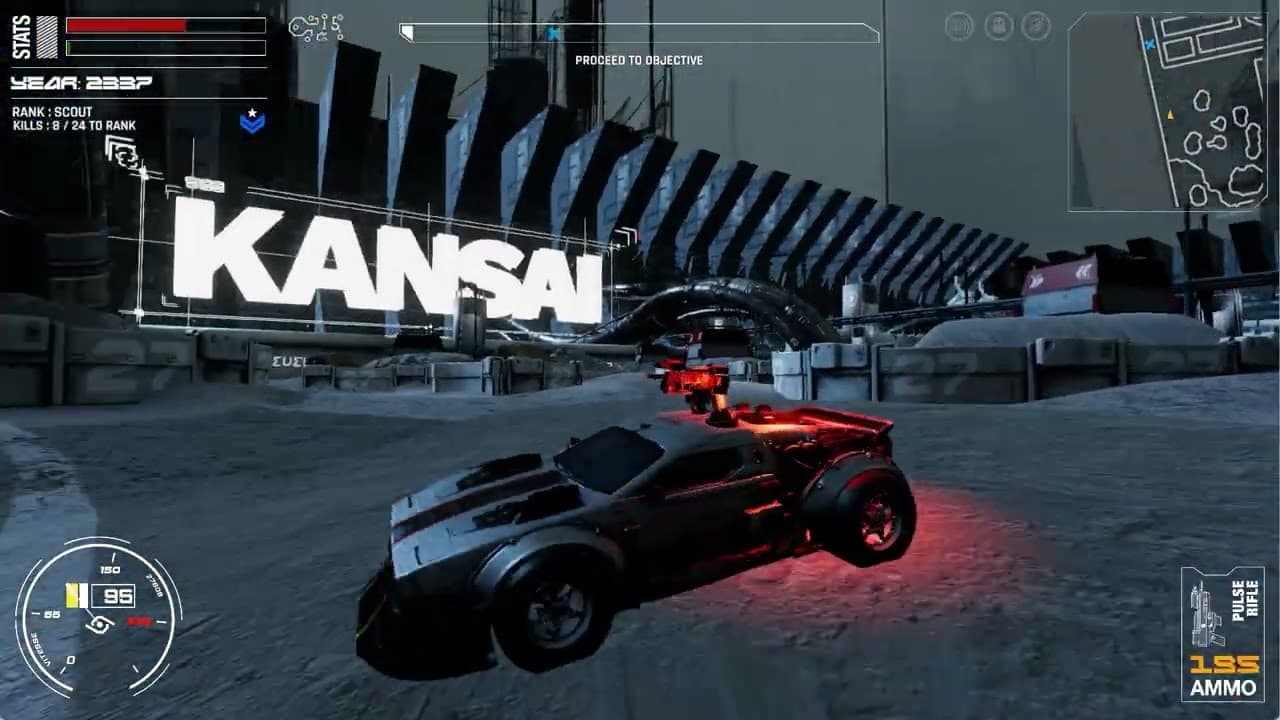Select the Pulse Rifle weapon icon
This screenshot has height=720, width=1280.
coord(1208,617)
